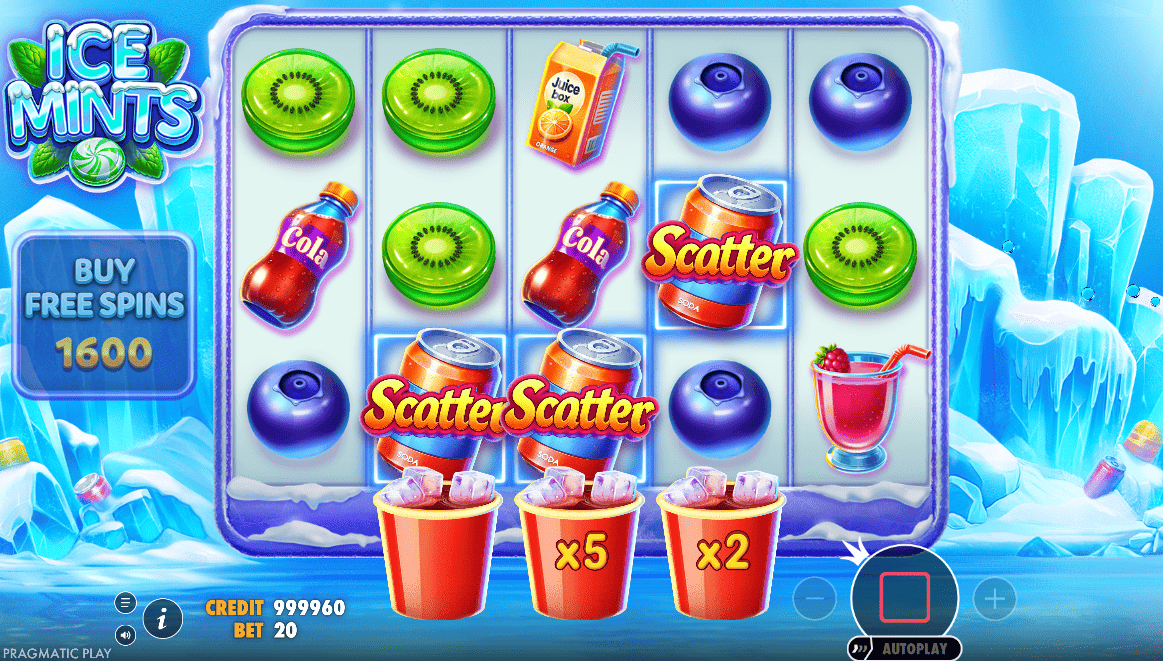The image size is (1163, 661).
Task: Show the game information paytable
Action: [x=162, y=619]
